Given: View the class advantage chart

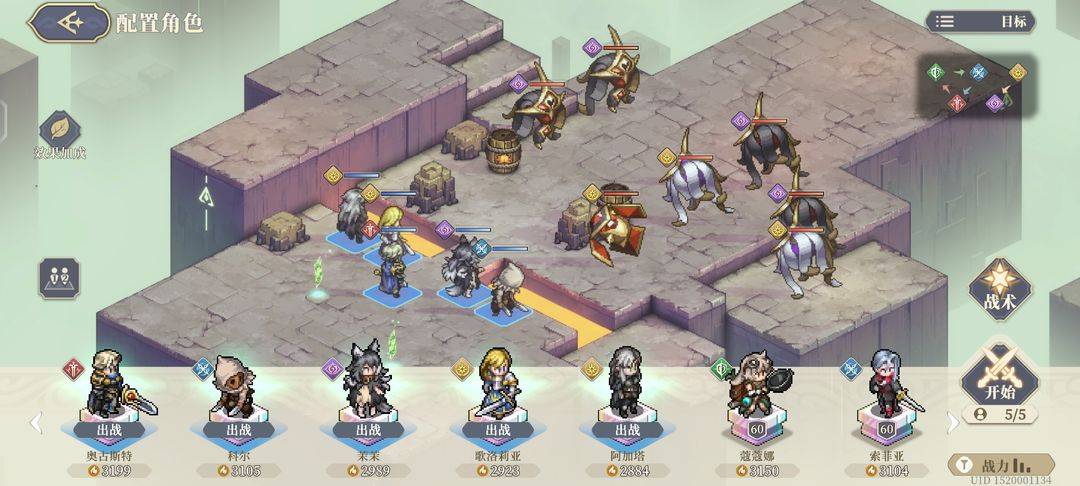Looking at the screenshot, I should (x=977, y=87).
